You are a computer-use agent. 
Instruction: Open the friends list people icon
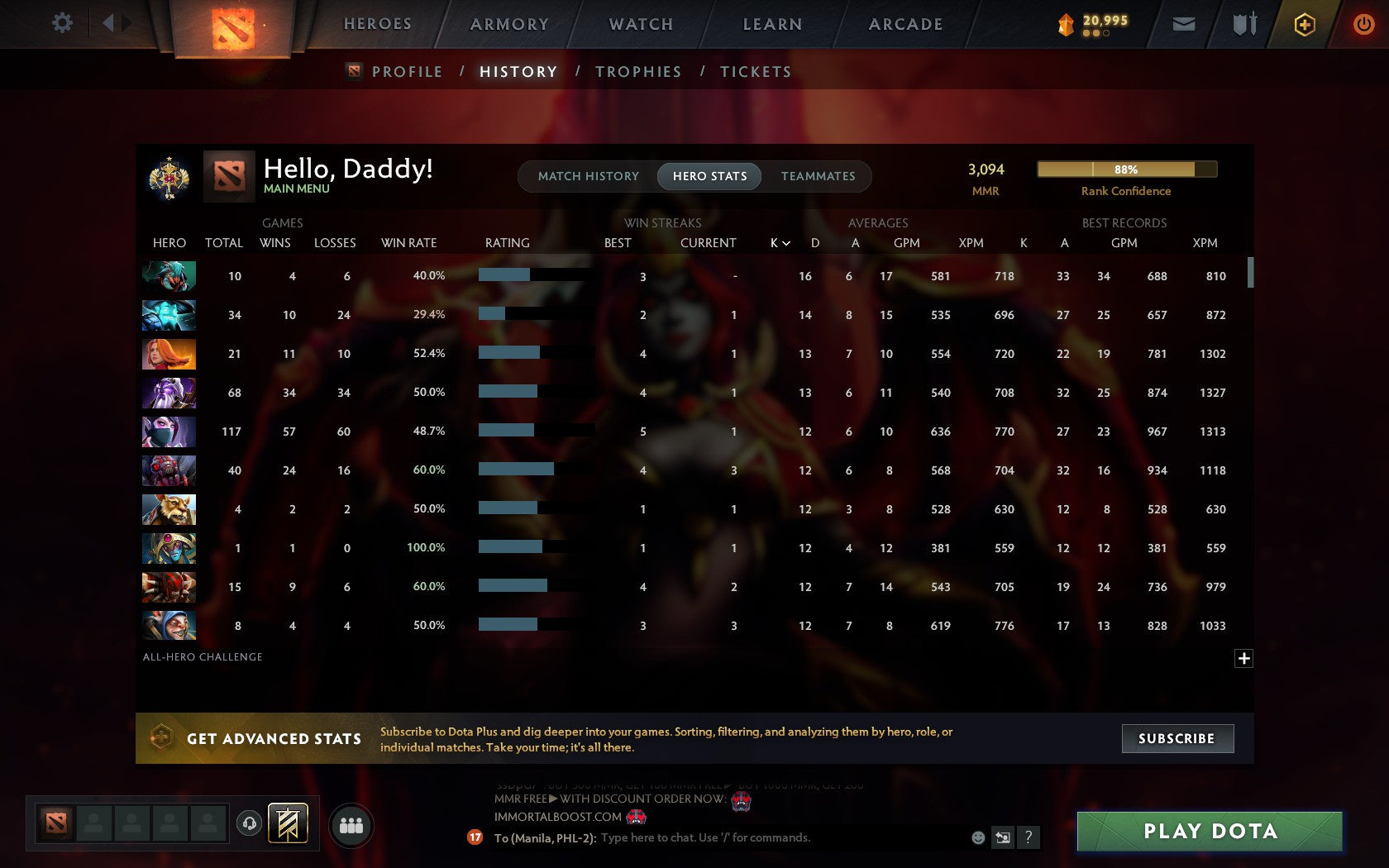coord(351,825)
